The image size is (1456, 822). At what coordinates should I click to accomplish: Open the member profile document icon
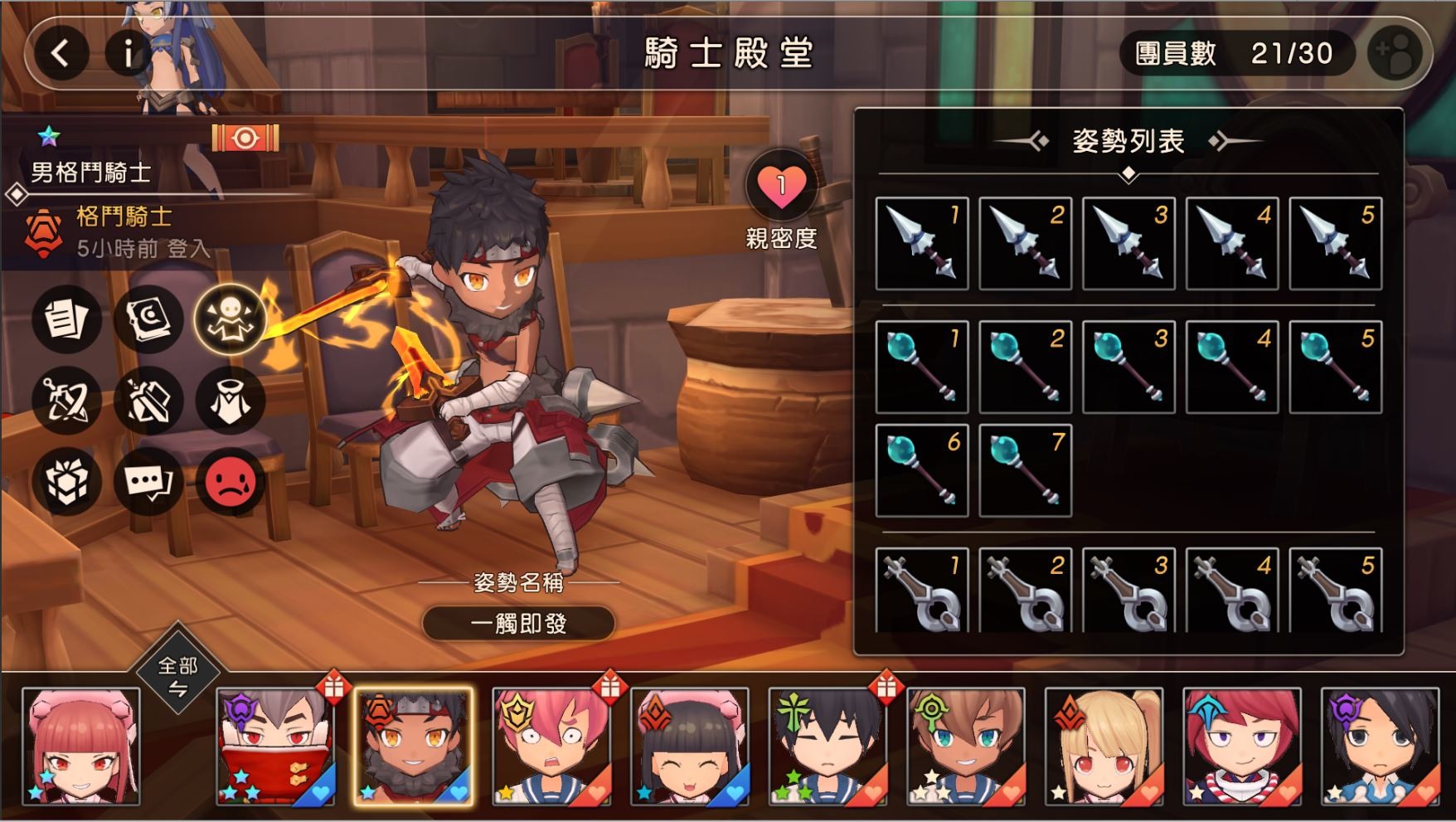pyautogui.click(x=66, y=321)
